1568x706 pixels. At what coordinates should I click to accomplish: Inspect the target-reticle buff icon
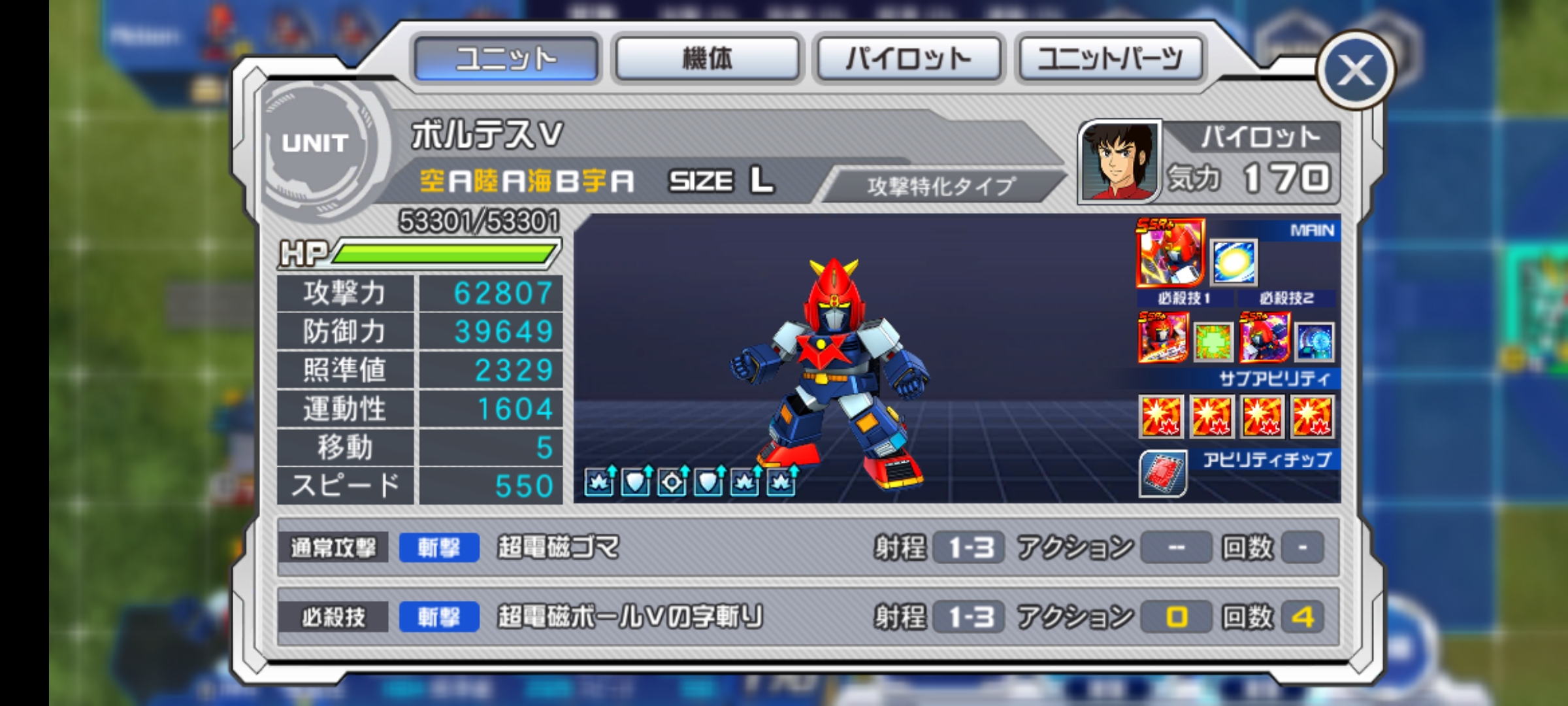tap(672, 482)
